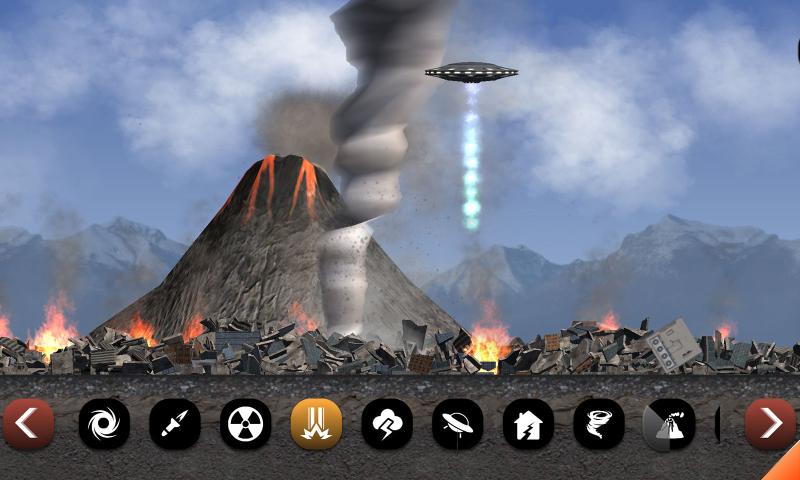The width and height of the screenshot is (800, 480).
Task: Select the black hole vortex disaster
Action: tap(104, 424)
